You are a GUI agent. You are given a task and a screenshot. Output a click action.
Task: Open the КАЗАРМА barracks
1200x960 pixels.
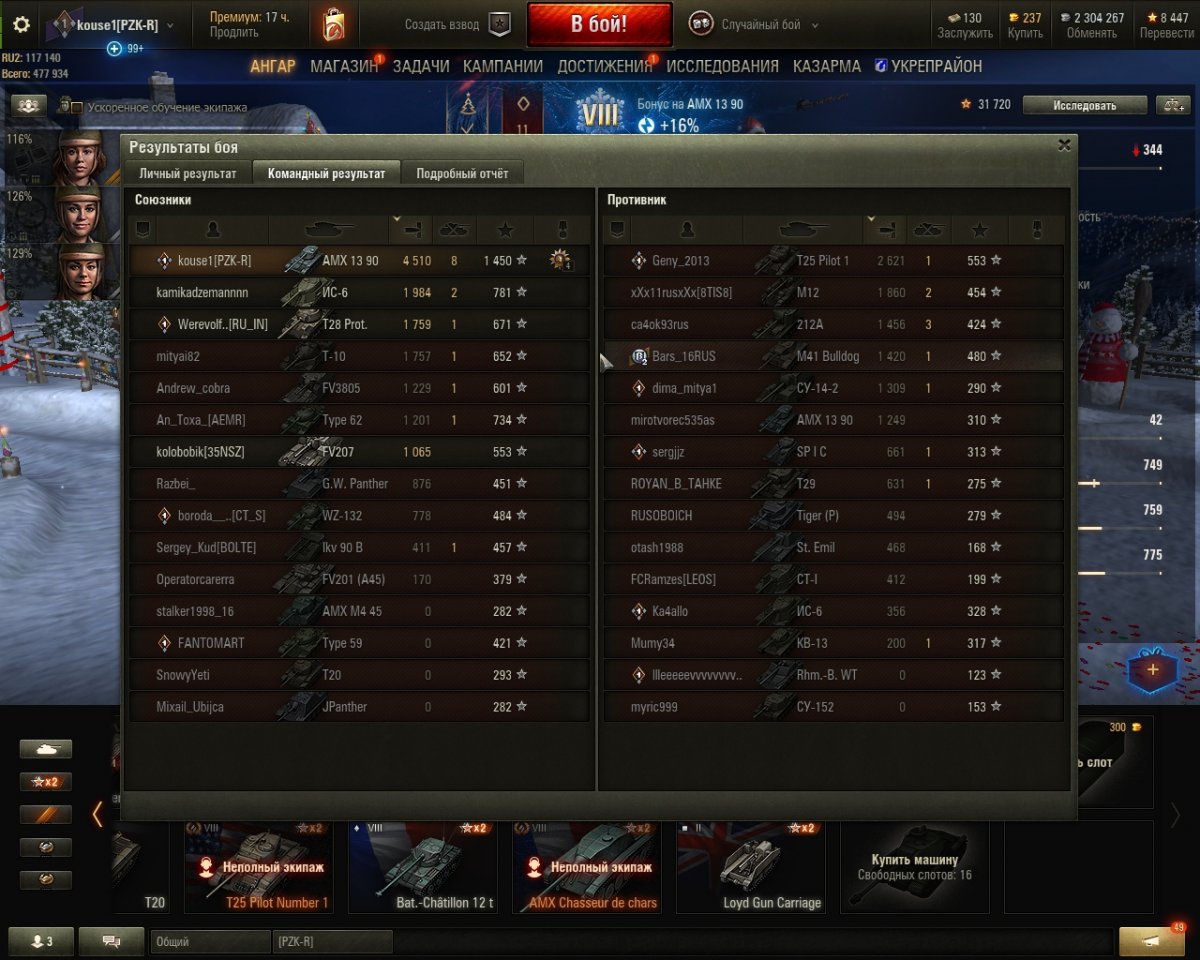click(826, 66)
